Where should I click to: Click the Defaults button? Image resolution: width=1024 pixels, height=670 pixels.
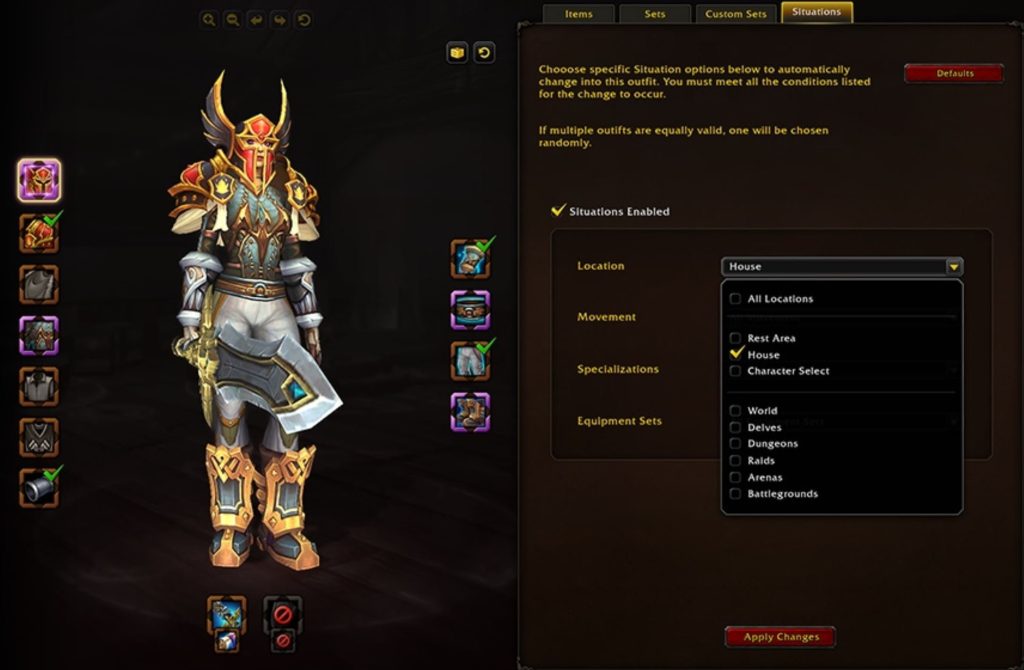click(954, 73)
